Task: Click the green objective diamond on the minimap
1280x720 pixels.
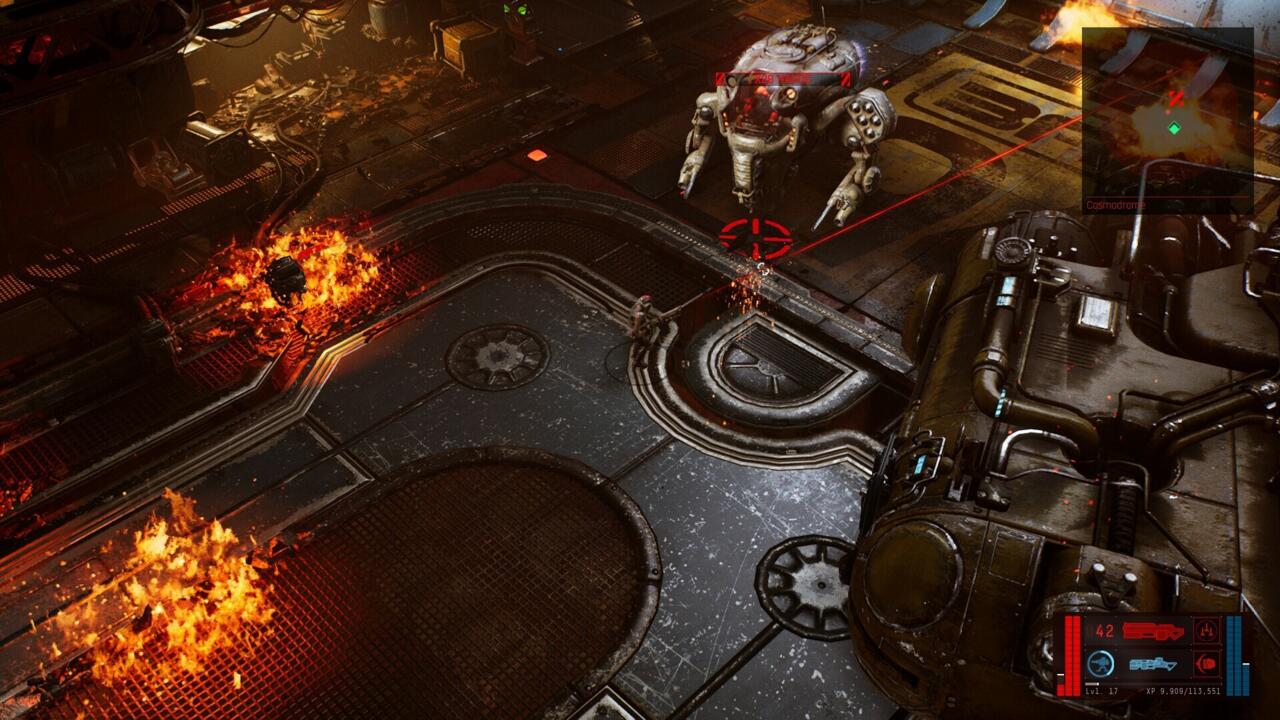Action: pos(1174,128)
